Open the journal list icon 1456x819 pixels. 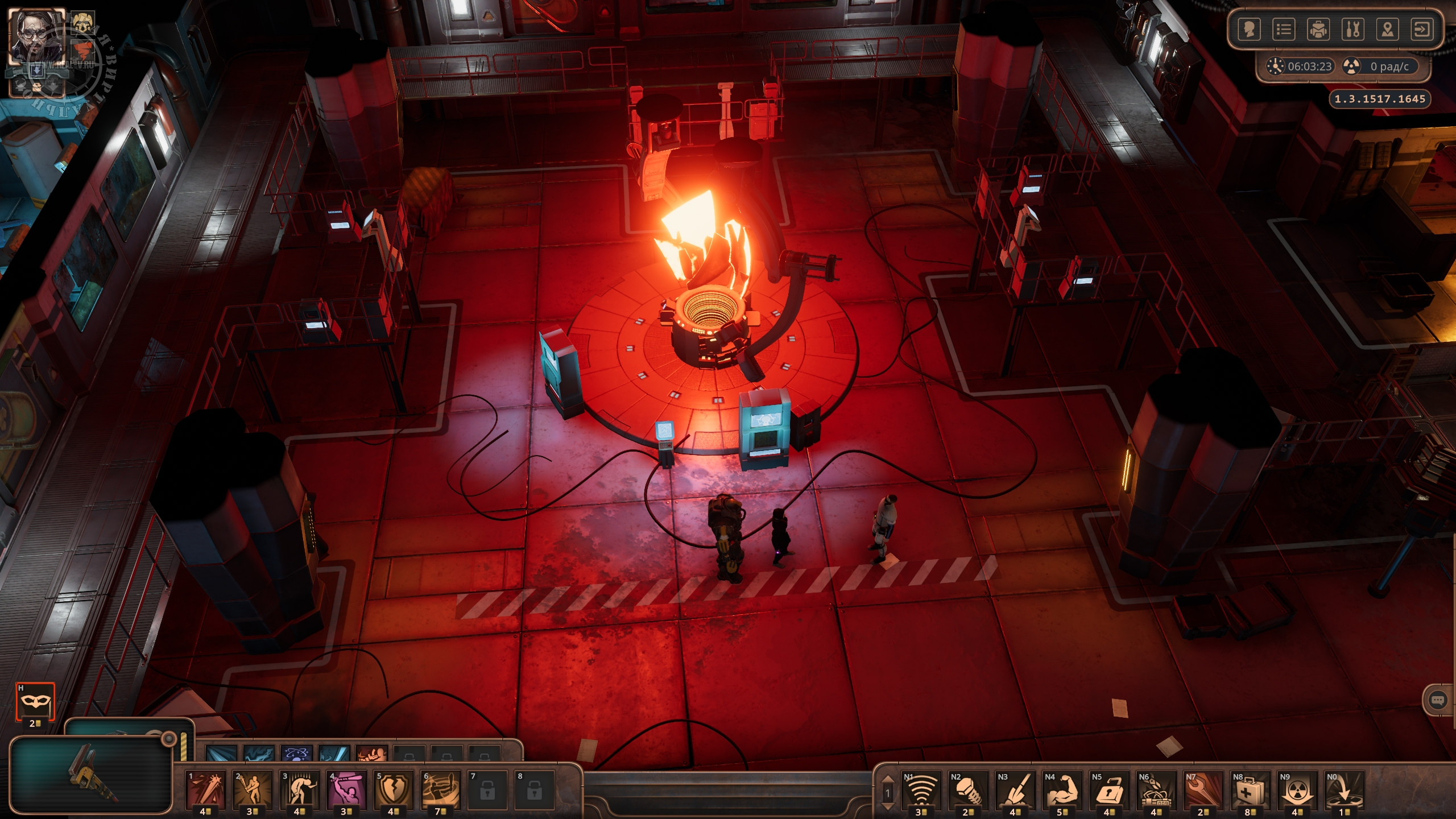click(1284, 30)
